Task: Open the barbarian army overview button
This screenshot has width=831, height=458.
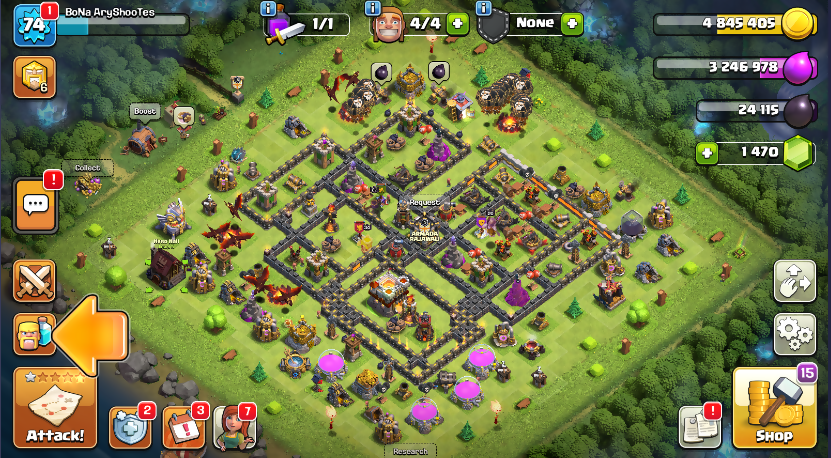Action: pos(34,333)
